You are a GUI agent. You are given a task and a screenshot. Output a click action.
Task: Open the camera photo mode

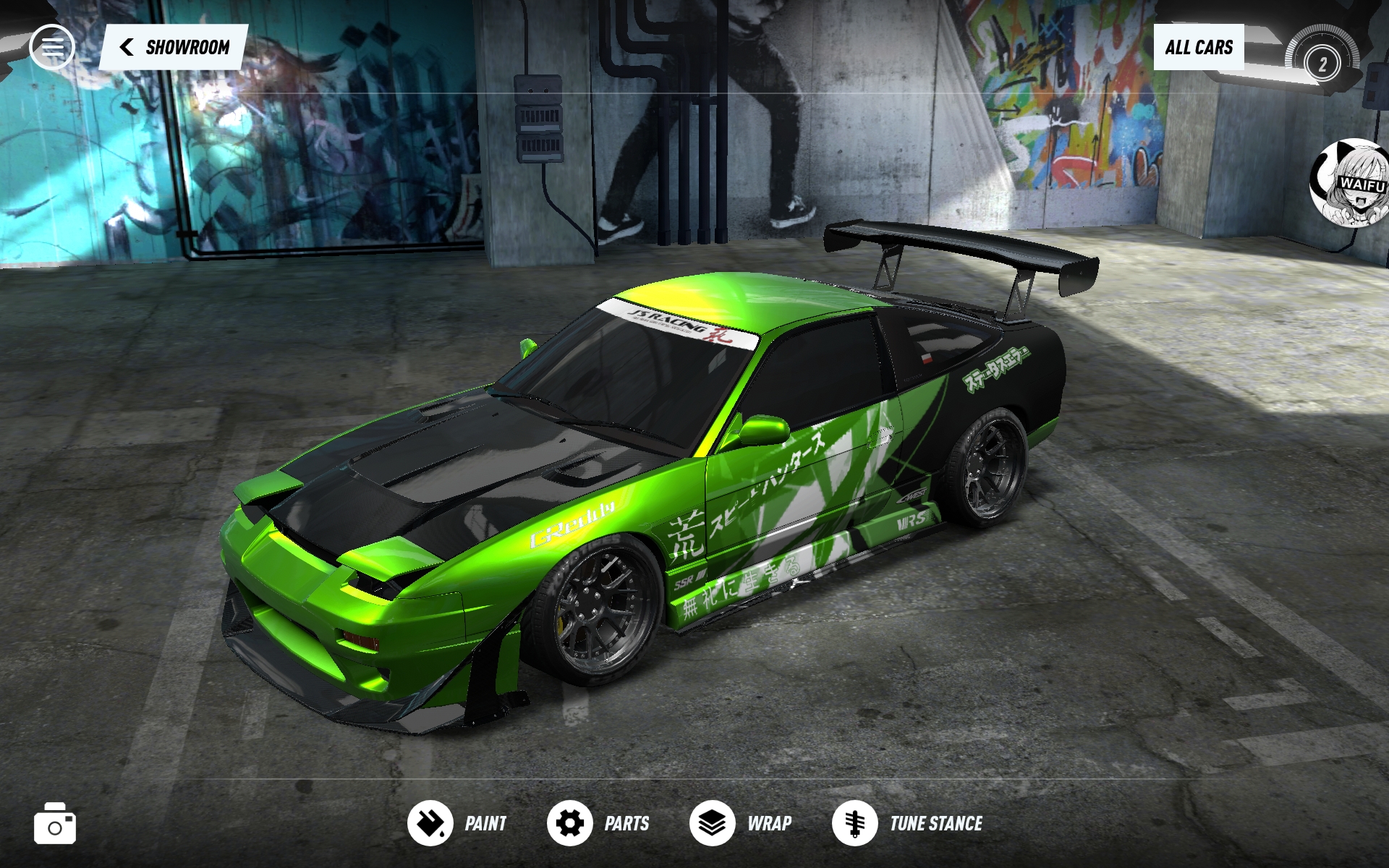pos(55,824)
